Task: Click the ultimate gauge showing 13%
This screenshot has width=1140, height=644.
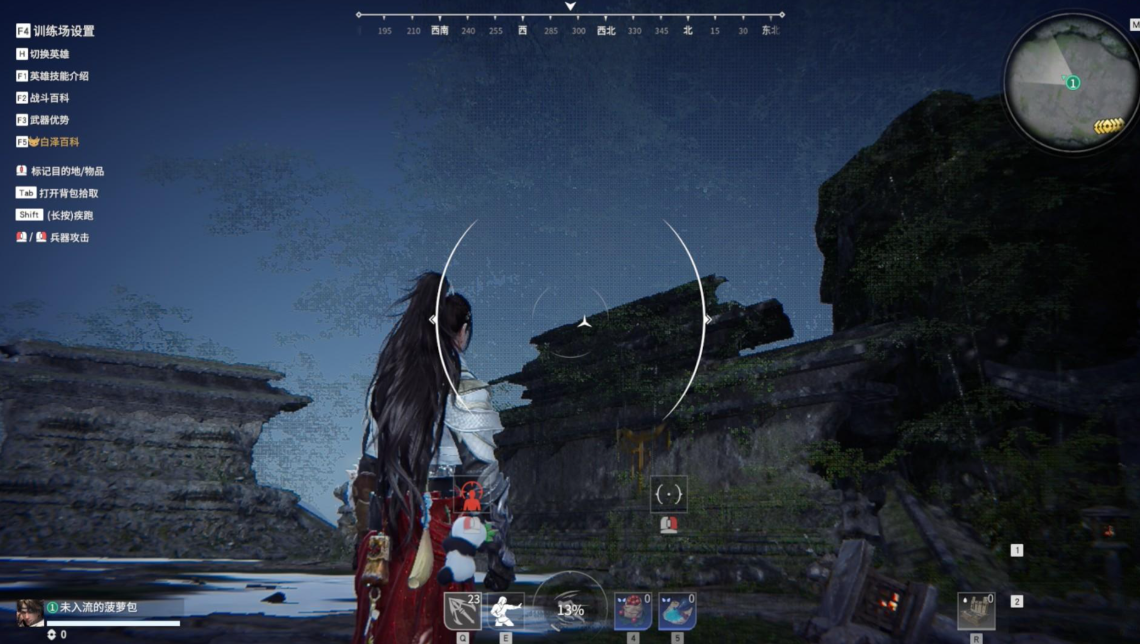Action: [x=570, y=609]
